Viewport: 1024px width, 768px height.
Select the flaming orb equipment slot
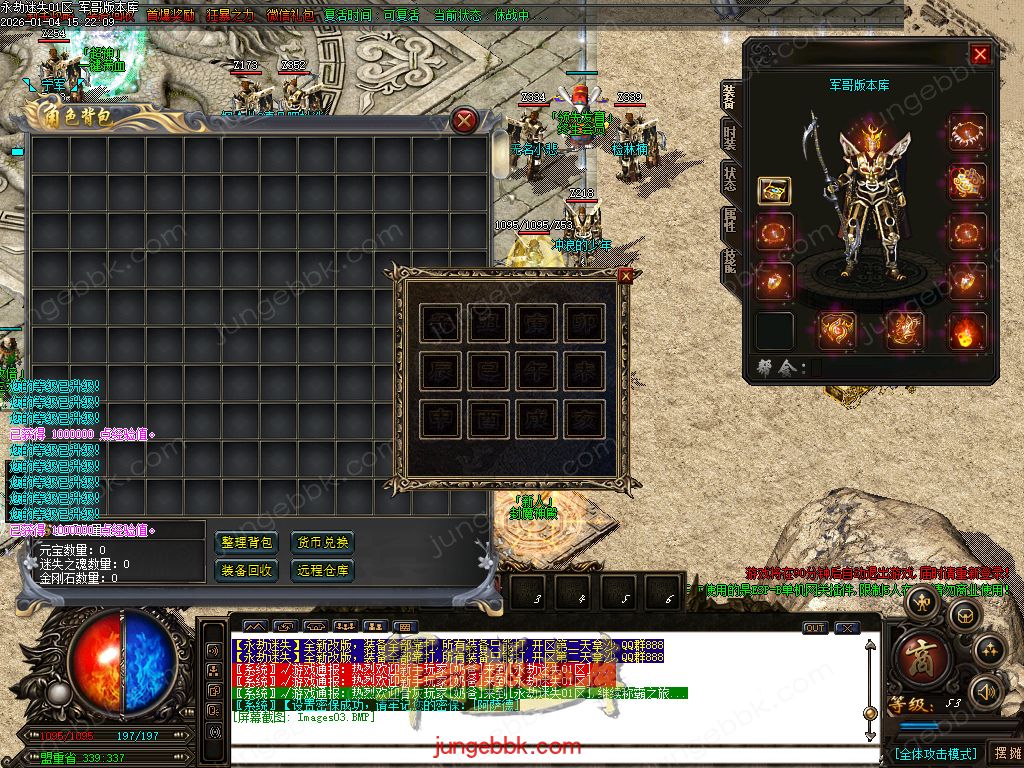pos(967,331)
